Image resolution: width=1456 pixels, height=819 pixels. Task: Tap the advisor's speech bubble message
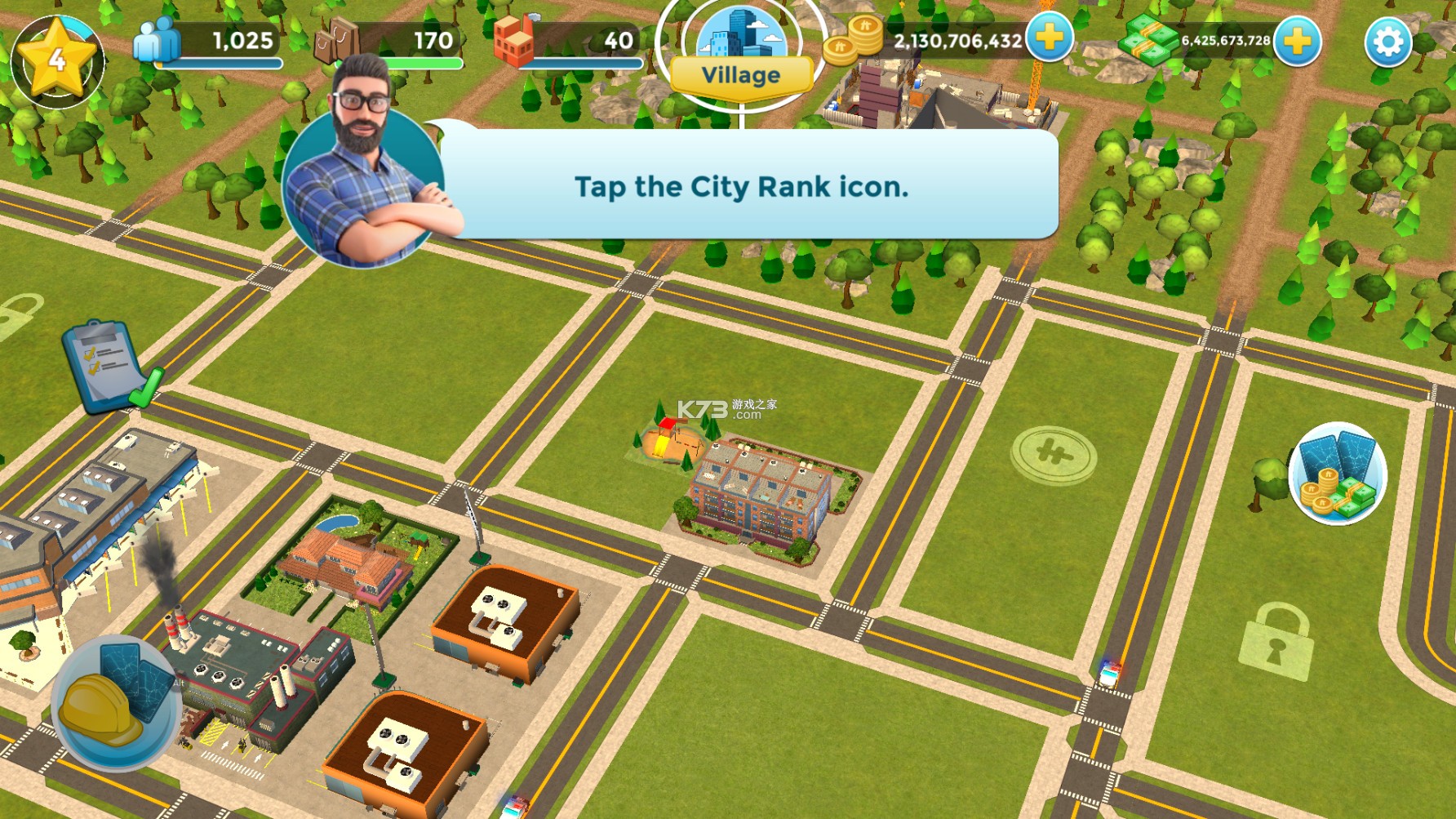(741, 187)
